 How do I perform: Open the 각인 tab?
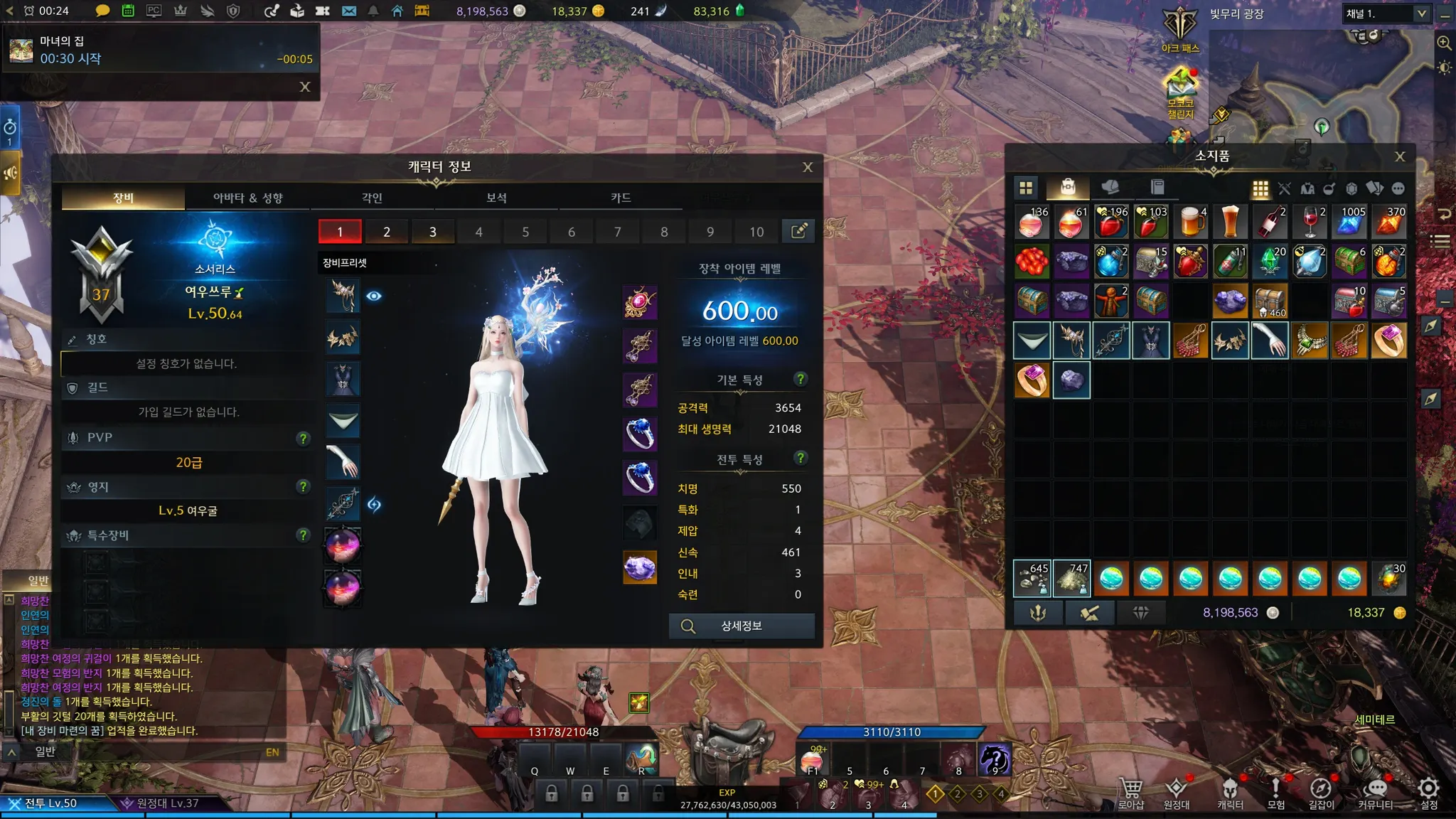(x=372, y=198)
